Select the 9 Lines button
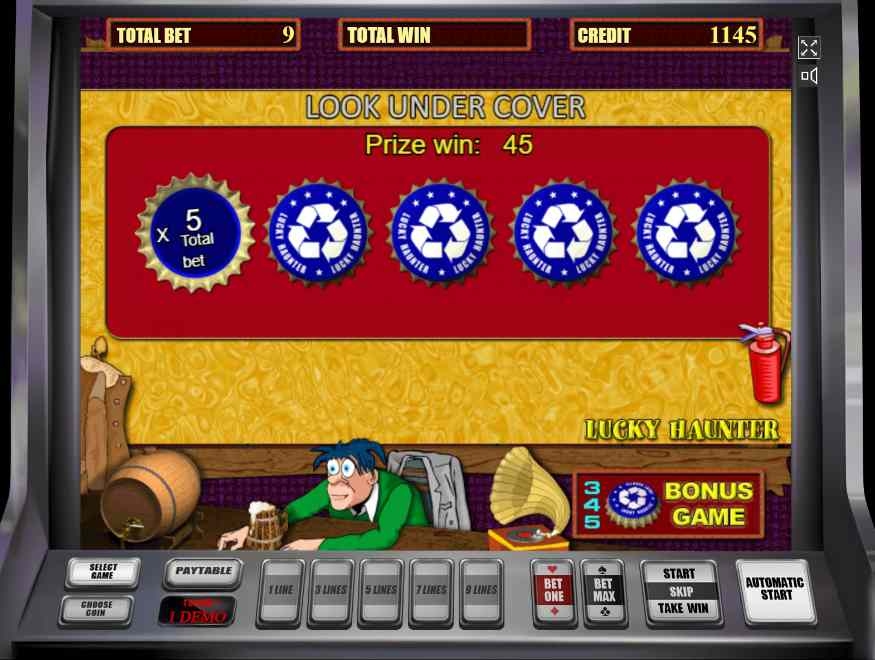 click(482, 591)
